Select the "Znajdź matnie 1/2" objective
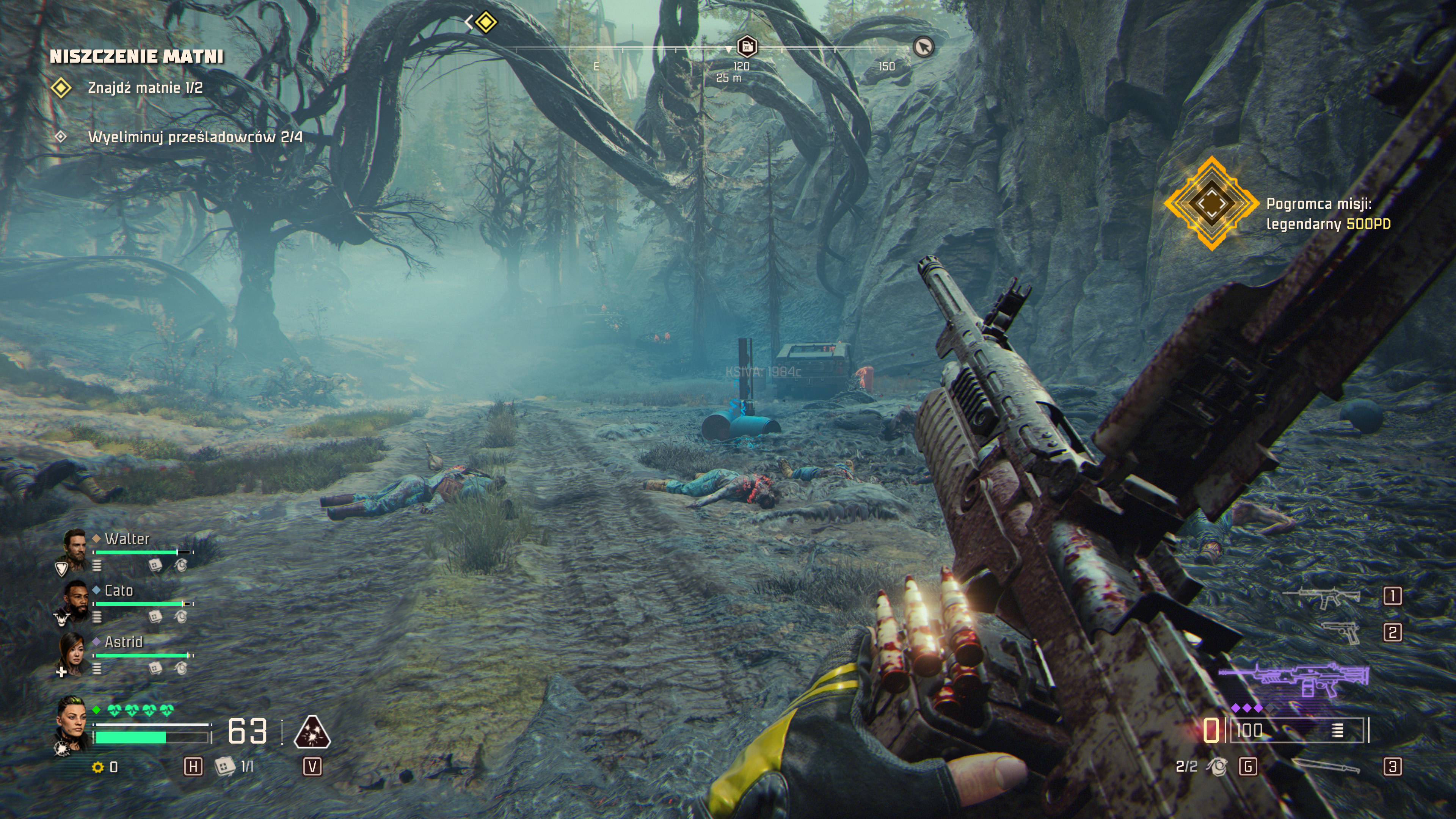The image size is (1456, 819). coord(145,88)
